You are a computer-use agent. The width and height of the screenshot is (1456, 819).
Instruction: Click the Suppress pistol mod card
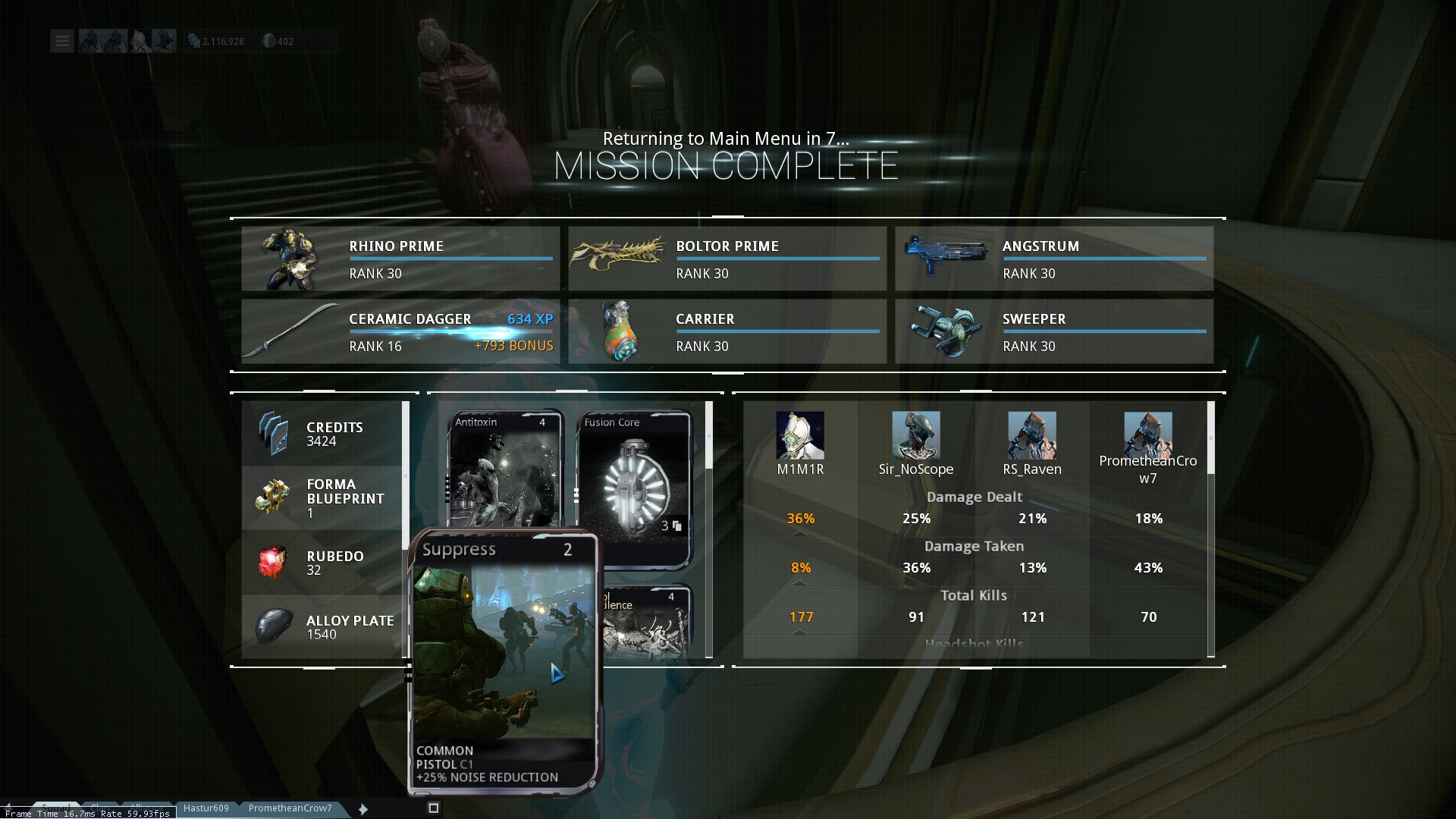pyautogui.click(x=504, y=660)
